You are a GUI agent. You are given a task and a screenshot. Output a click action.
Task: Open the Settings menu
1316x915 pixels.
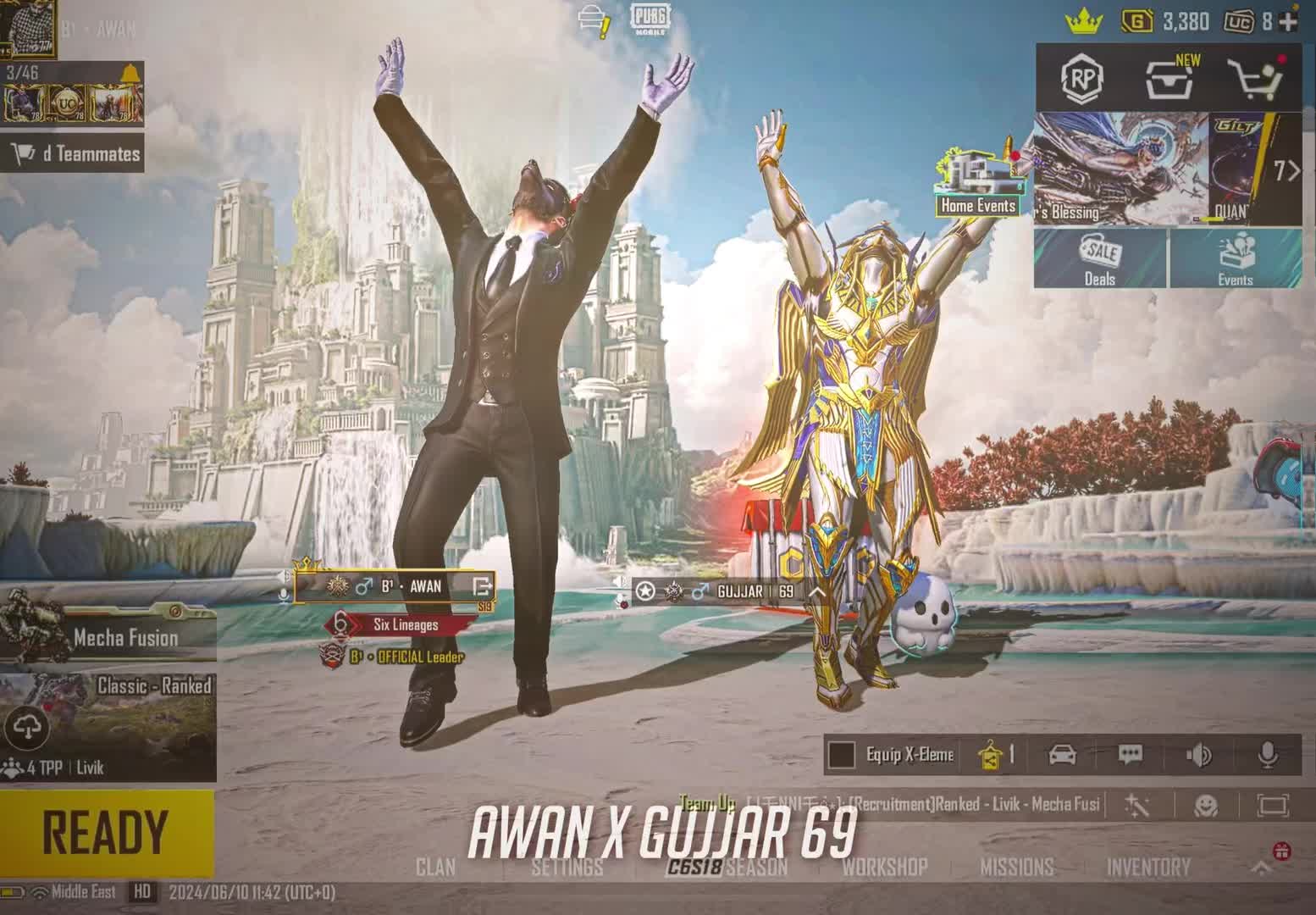(x=567, y=867)
